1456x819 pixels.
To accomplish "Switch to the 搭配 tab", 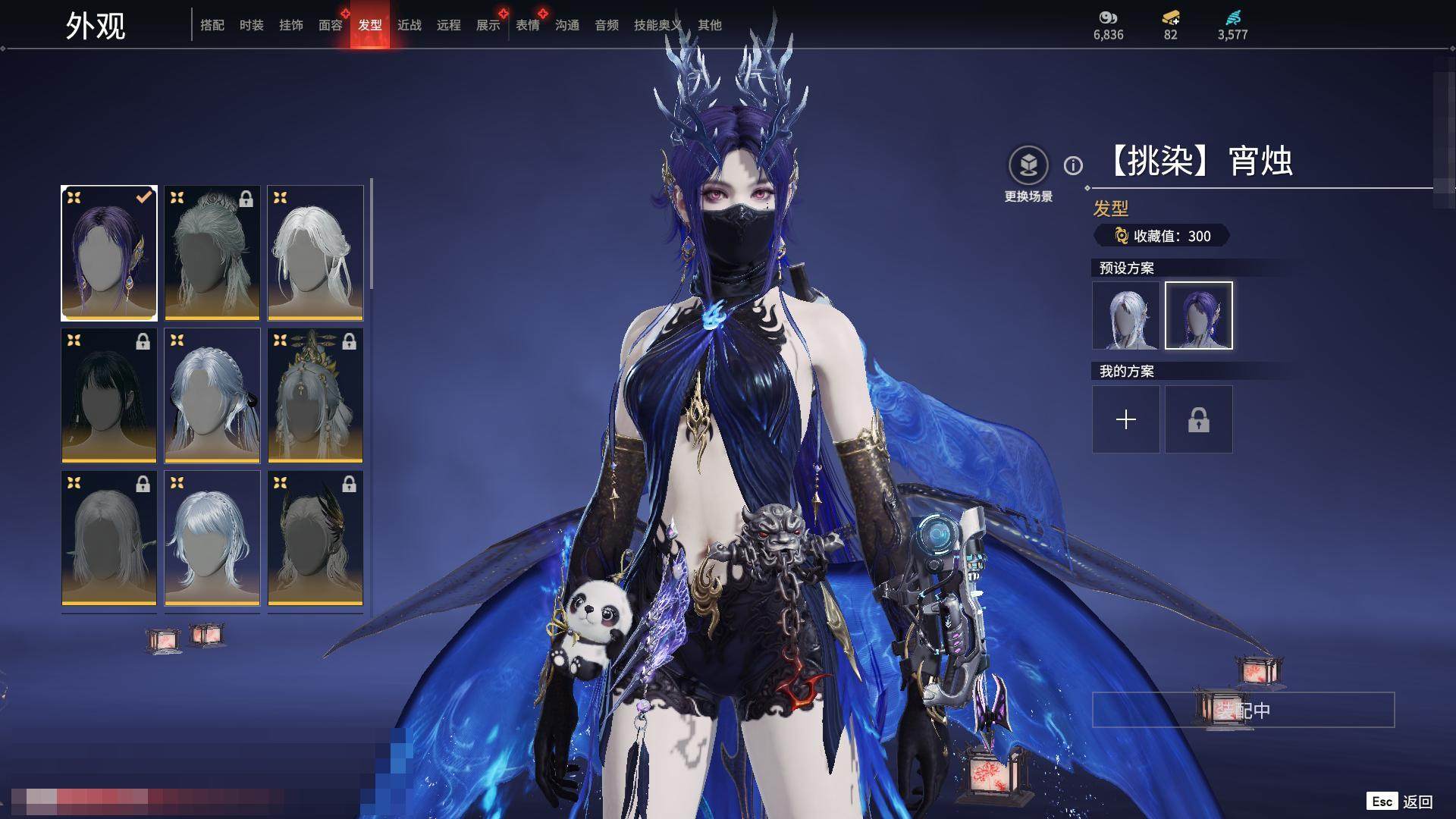I will pos(212,25).
